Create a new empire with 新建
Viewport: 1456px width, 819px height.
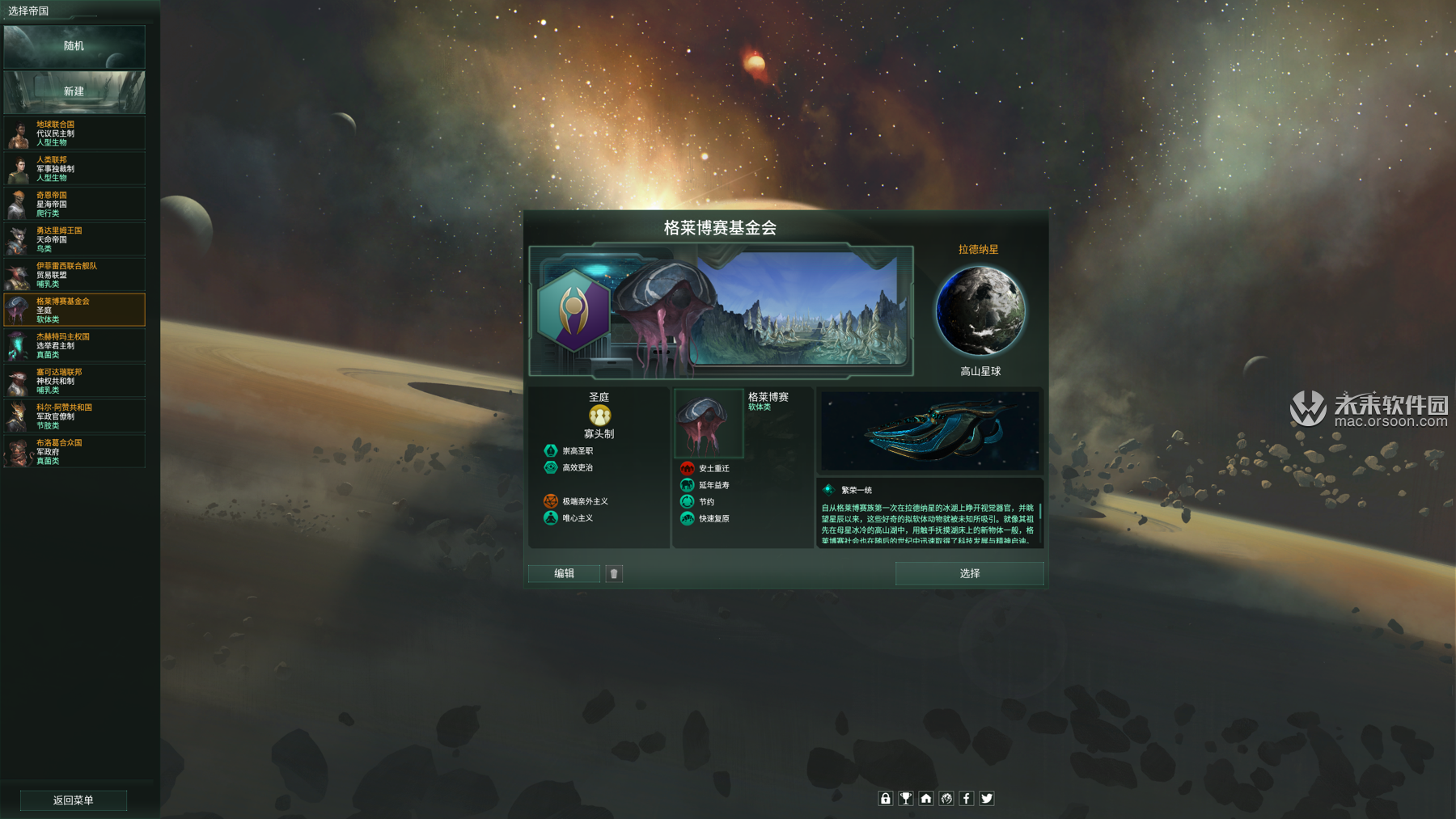pos(74,91)
